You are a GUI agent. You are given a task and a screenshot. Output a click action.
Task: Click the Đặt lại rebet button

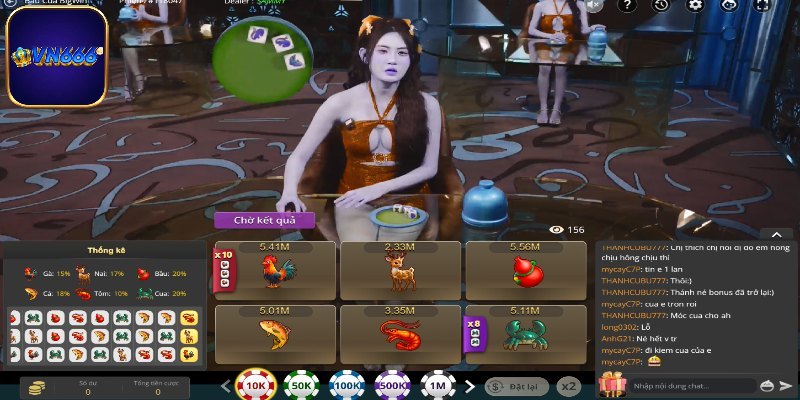pyautogui.click(x=516, y=385)
